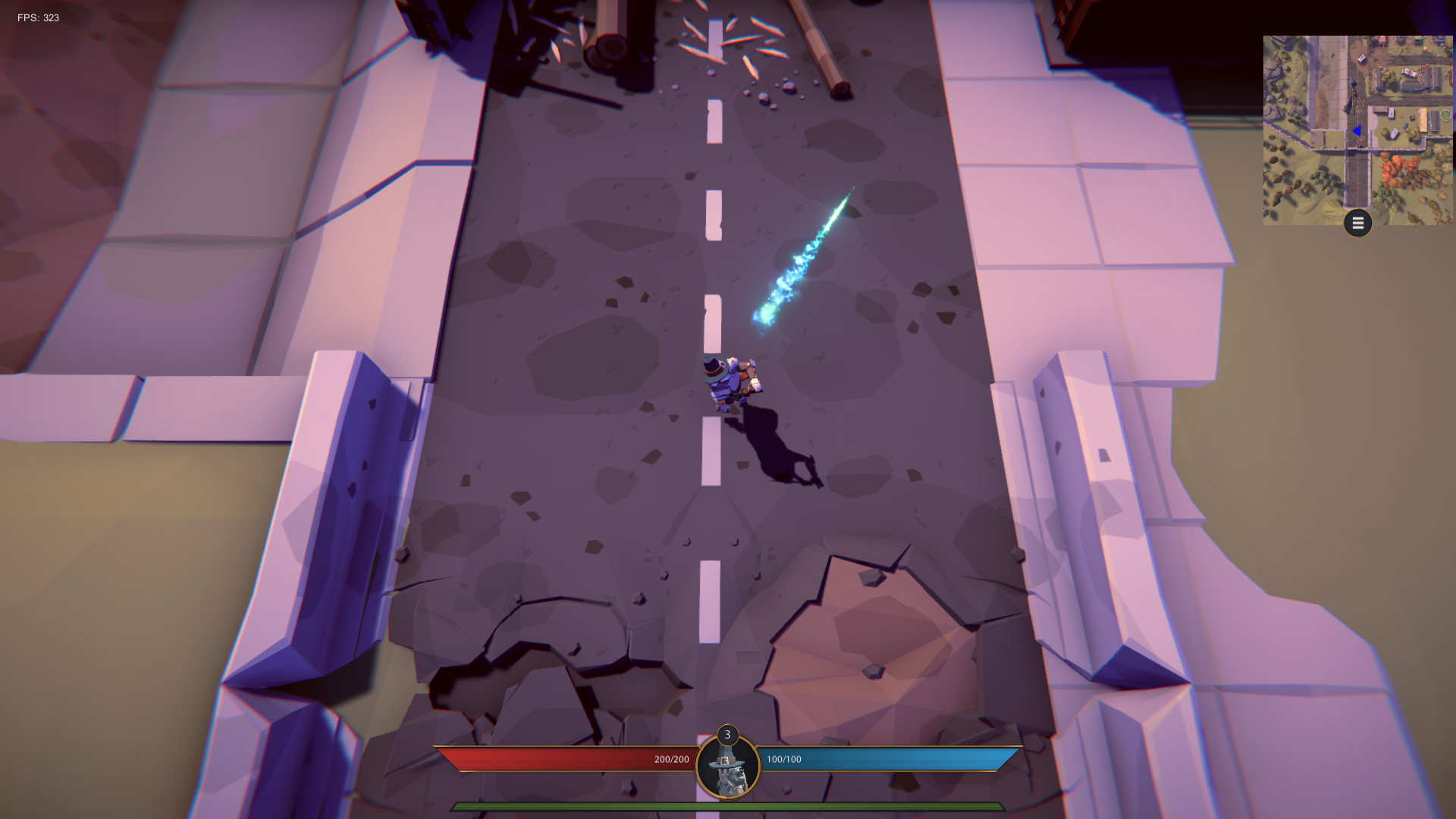Click the white van on the minimap
Image resolution: width=1456 pixels, height=819 pixels.
coord(1361,58)
